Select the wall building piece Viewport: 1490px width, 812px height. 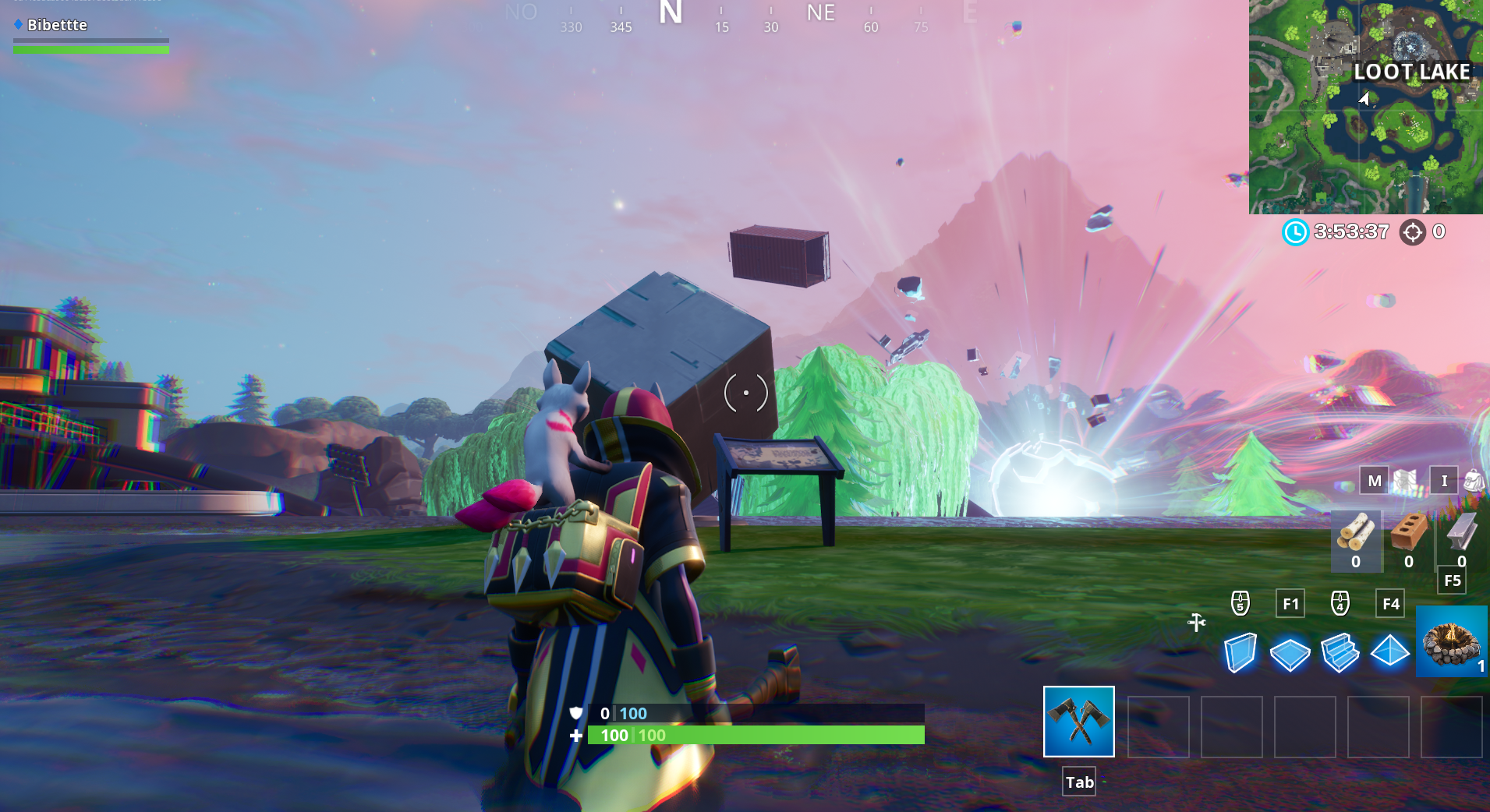pyautogui.click(x=1241, y=653)
